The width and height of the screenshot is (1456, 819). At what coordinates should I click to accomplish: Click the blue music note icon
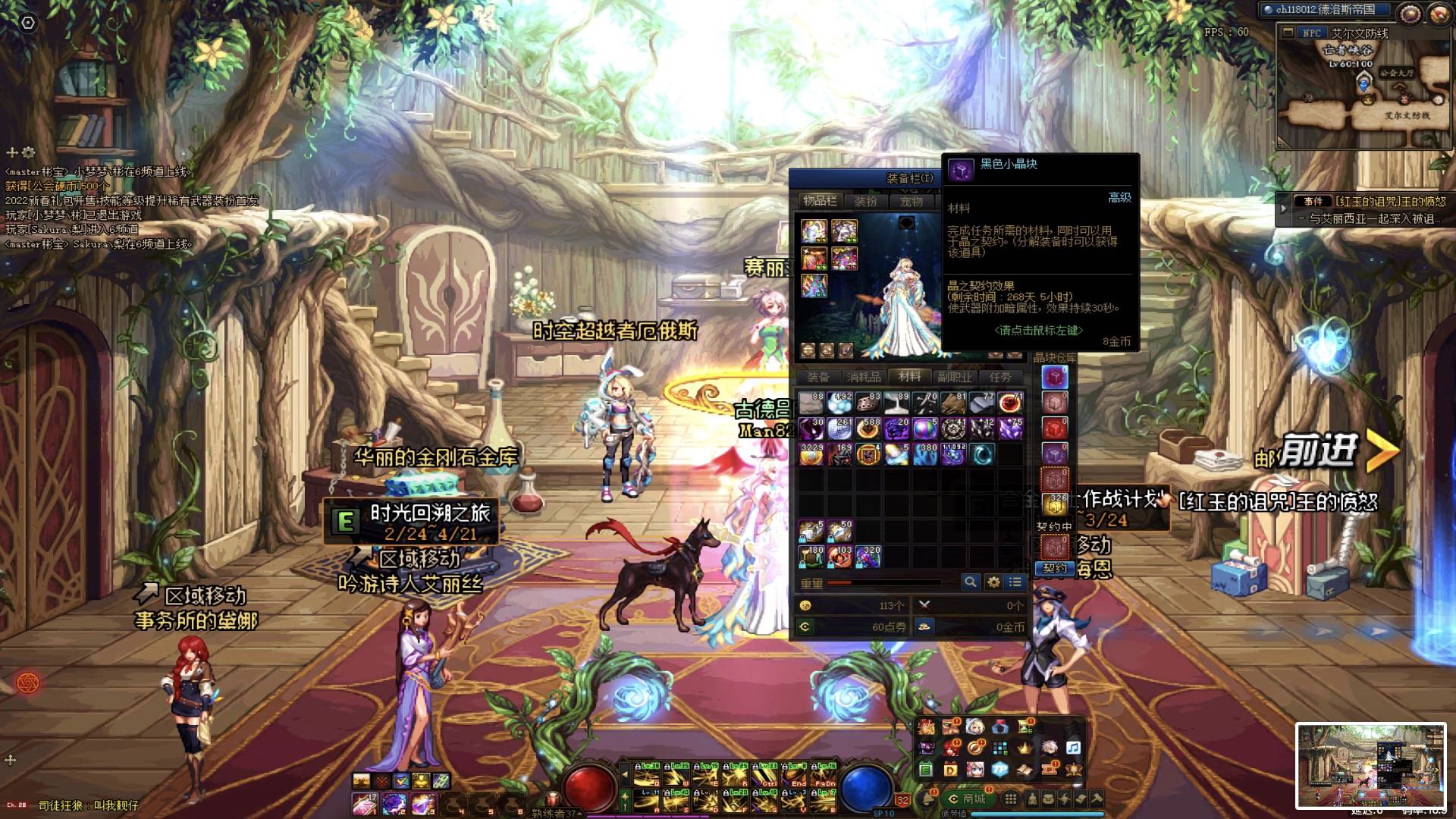tap(1073, 748)
